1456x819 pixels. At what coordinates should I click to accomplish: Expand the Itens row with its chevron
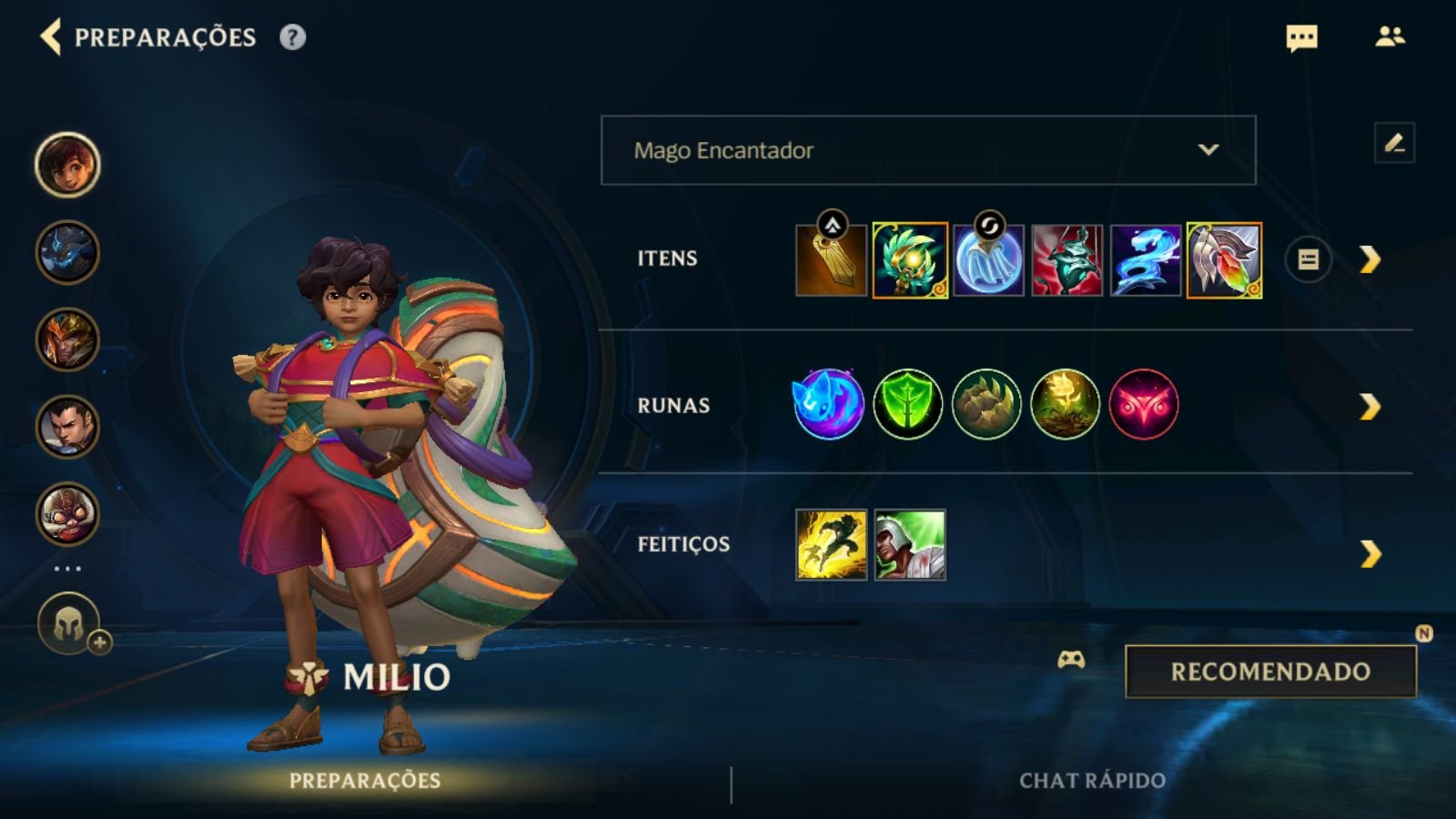coord(1369,258)
